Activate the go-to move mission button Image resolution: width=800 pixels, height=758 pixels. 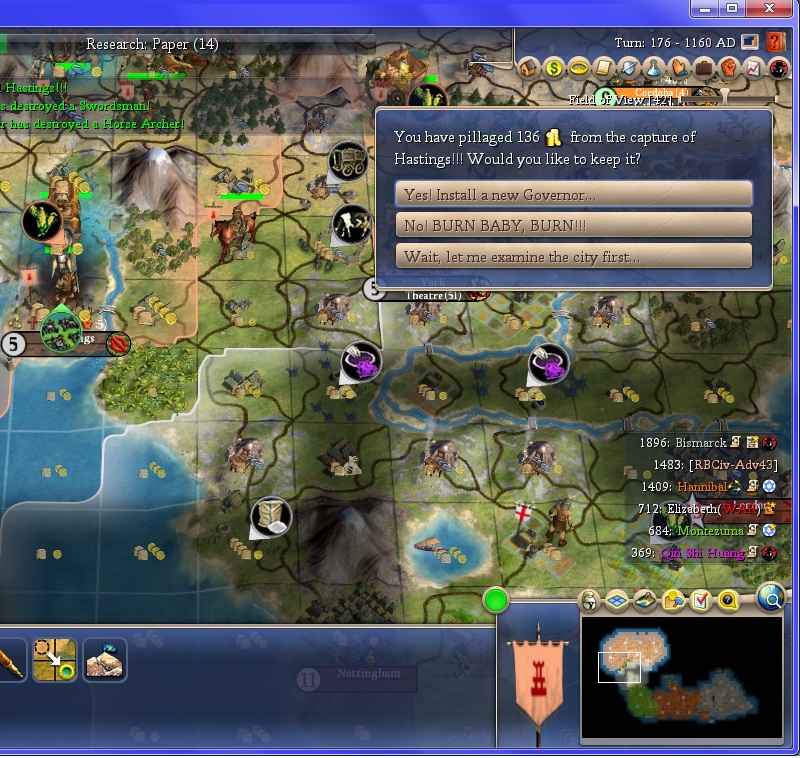click(x=54, y=660)
